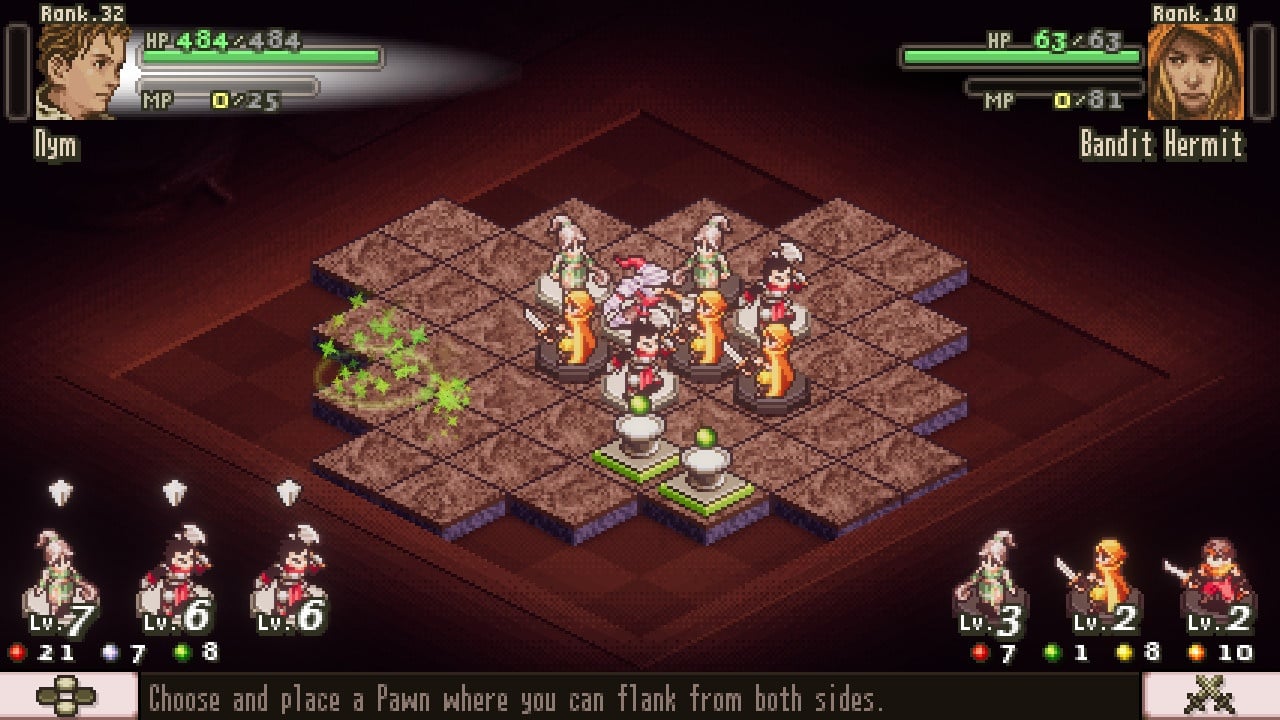Click the crossed swords battle icon

(1209, 697)
